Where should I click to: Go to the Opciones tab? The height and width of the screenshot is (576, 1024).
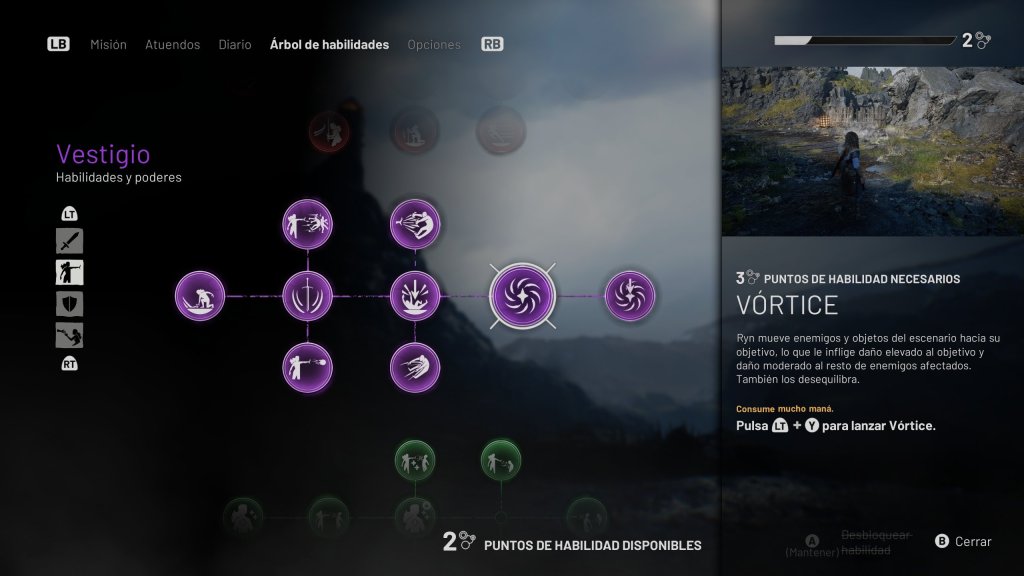(434, 45)
